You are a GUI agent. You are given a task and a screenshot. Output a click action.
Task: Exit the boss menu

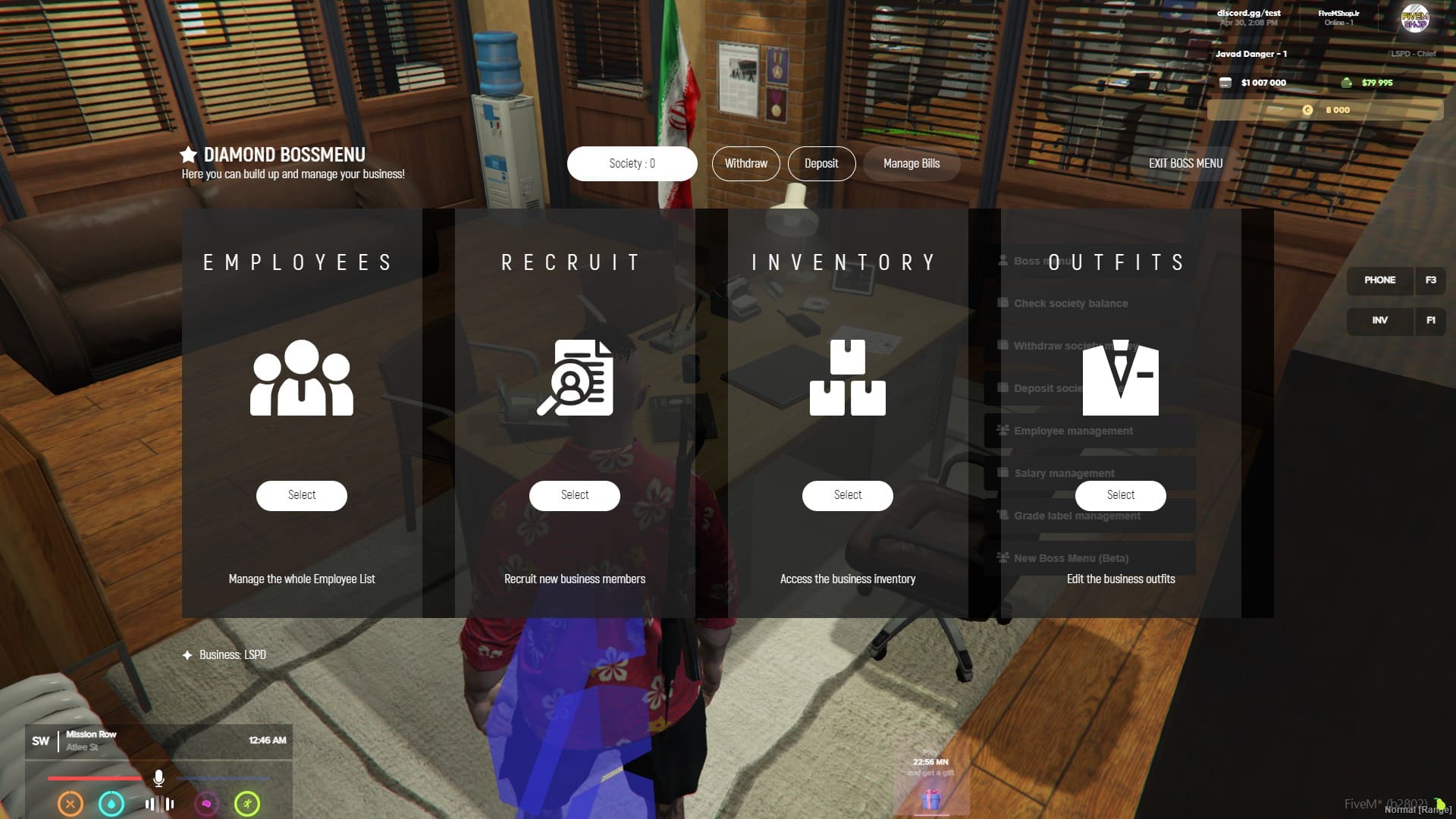pyautogui.click(x=1185, y=164)
